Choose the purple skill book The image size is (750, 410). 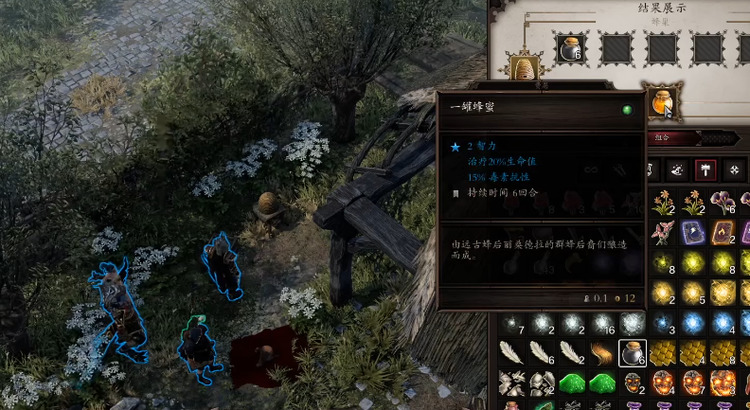(x=694, y=233)
